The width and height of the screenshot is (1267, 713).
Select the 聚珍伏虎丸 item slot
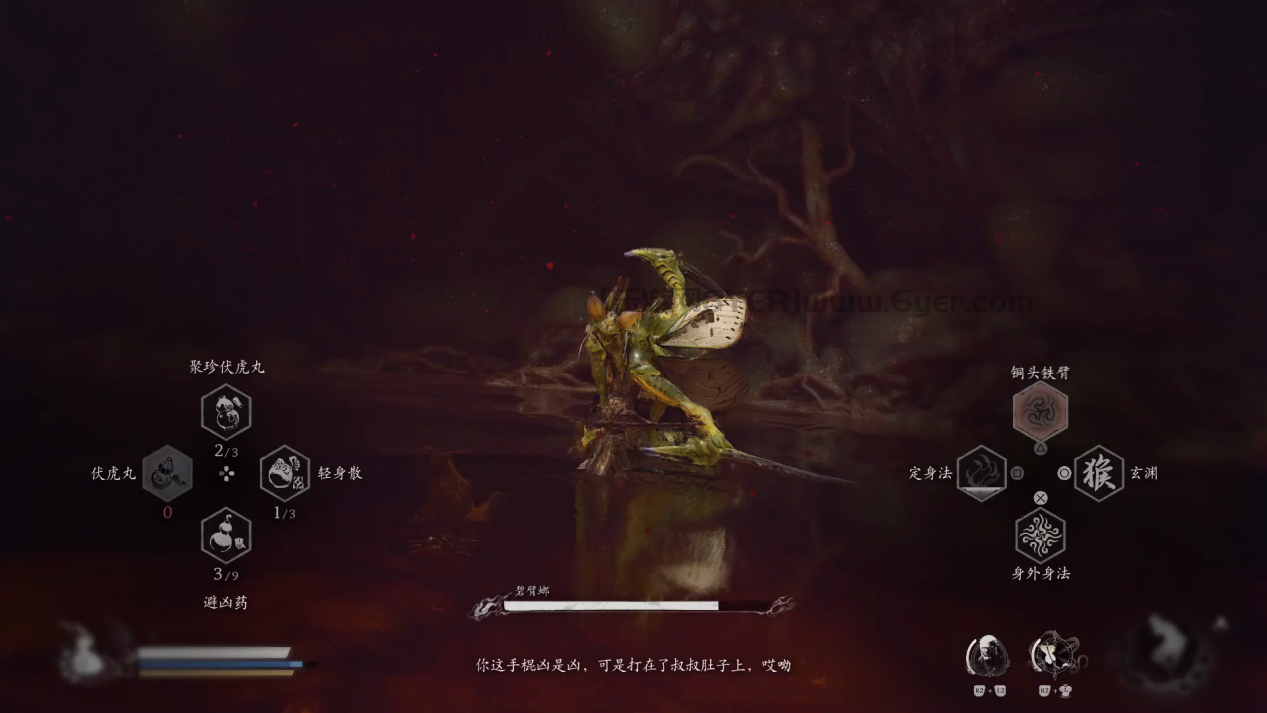(x=226, y=412)
